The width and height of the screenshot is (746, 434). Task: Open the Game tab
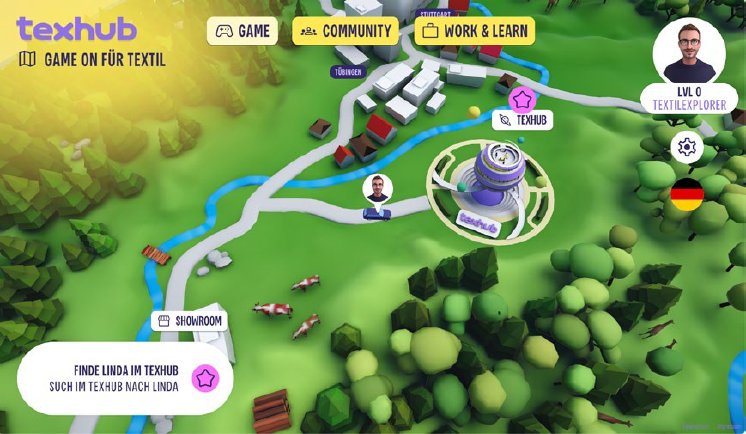click(241, 31)
